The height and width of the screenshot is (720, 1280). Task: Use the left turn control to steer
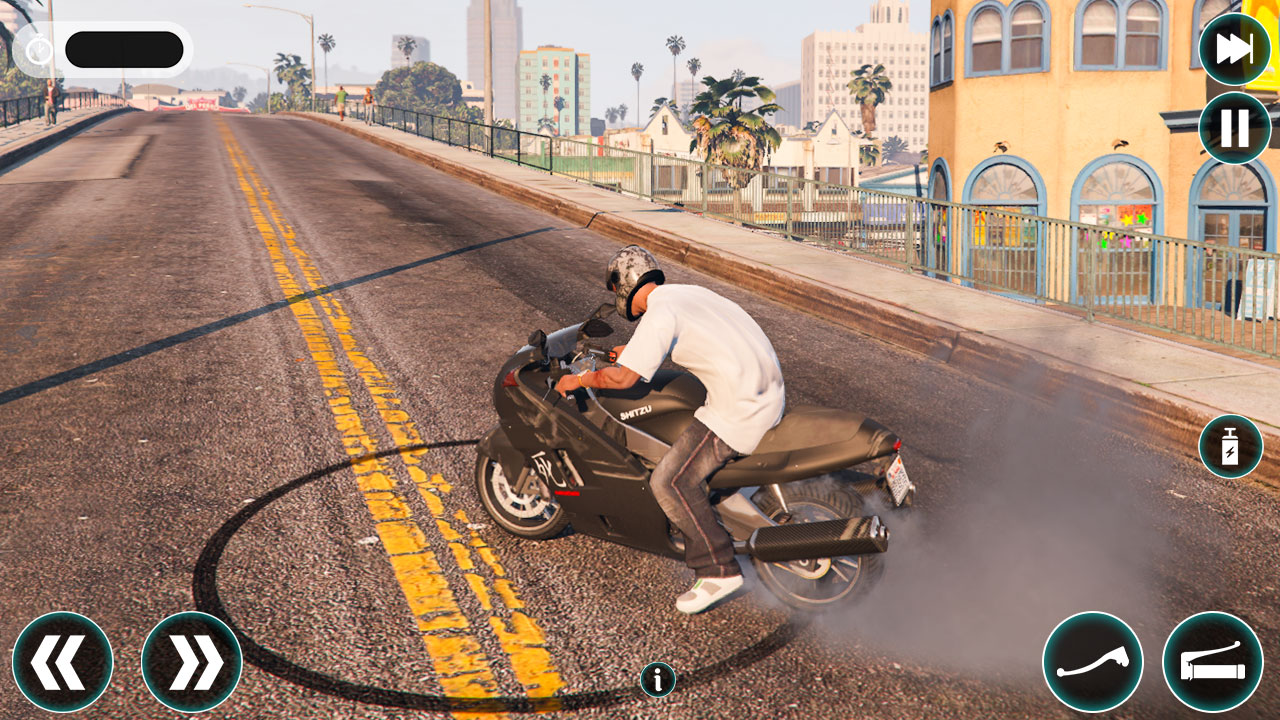point(63,662)
